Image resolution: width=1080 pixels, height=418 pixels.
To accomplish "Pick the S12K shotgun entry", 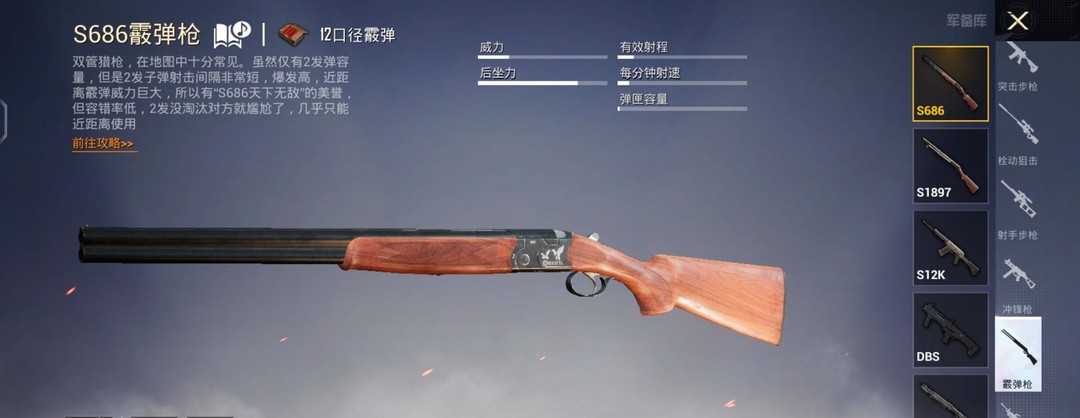I will (950, 246).
